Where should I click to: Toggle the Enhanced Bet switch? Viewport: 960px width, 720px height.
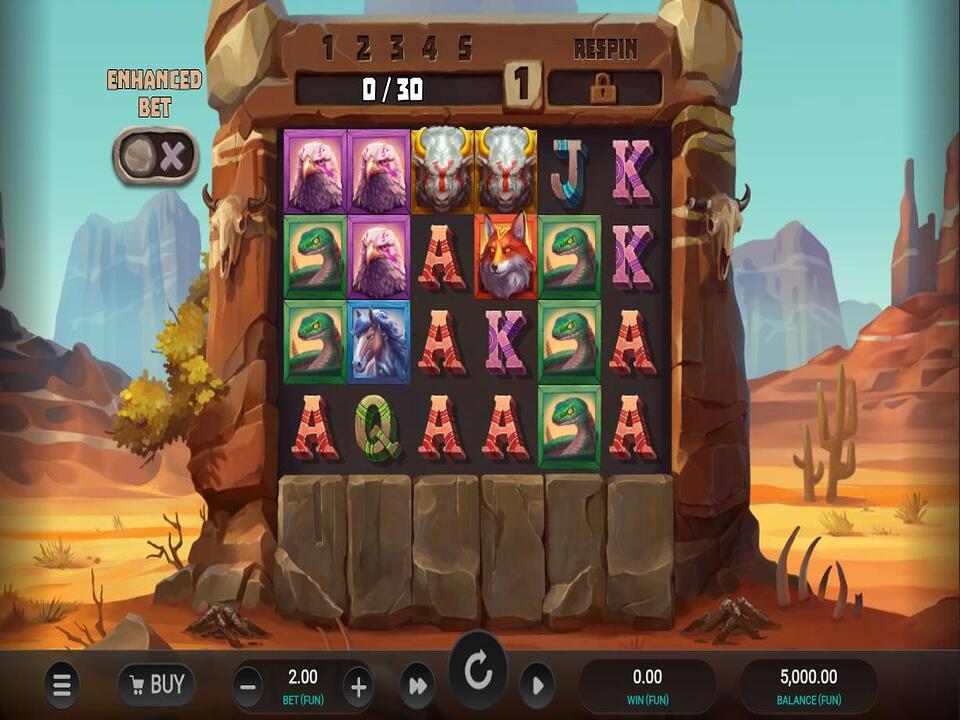click(x=155, y=155)
